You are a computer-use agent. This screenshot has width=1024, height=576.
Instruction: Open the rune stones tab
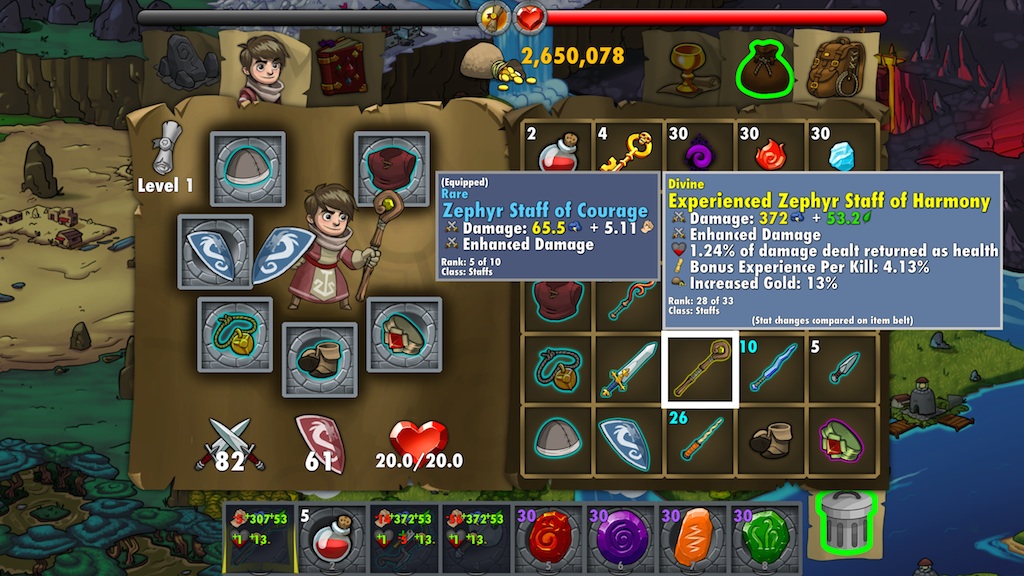click(188, 66)
